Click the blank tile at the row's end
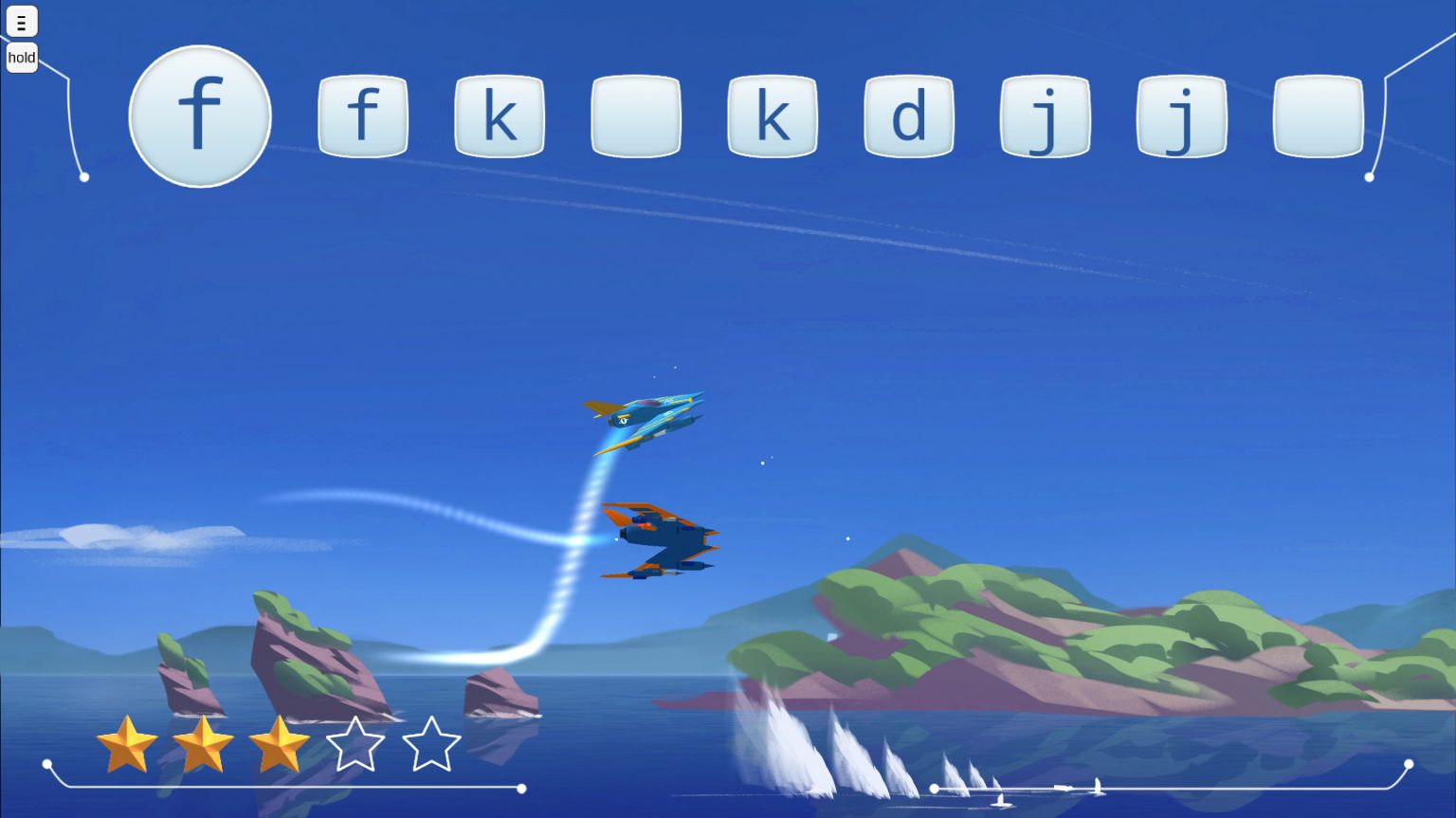1456x818 pixels. pyautogui.click(x=1319, y=116)
